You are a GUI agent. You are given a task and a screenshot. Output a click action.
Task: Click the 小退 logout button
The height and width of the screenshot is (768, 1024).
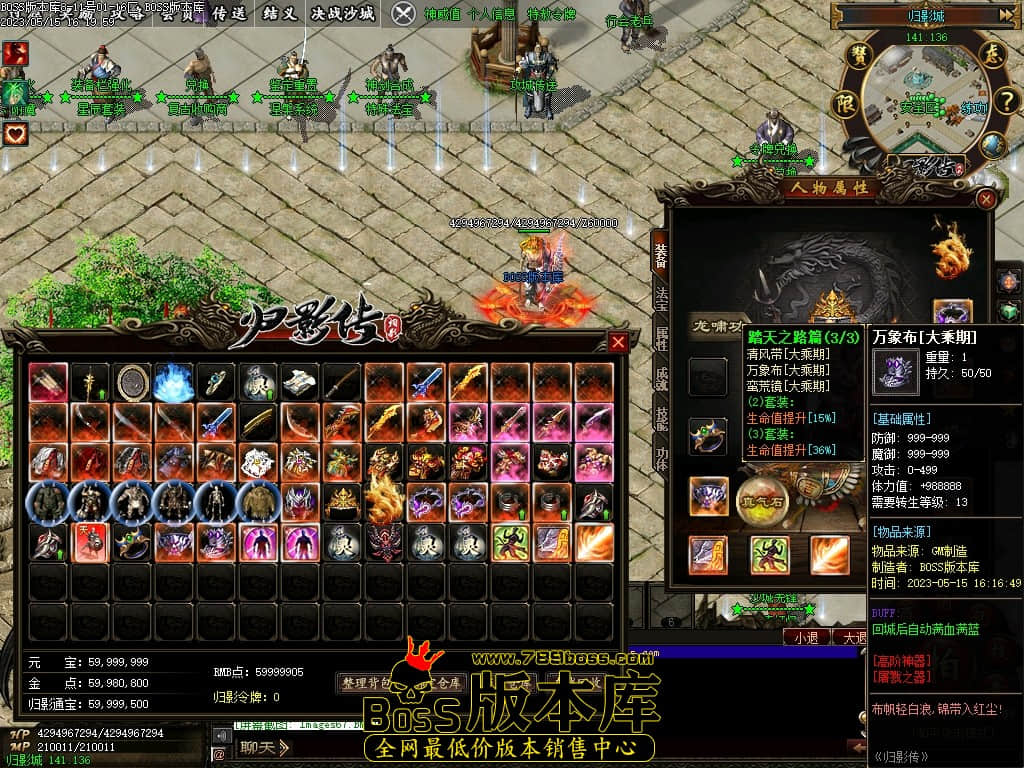coord(806,637)
